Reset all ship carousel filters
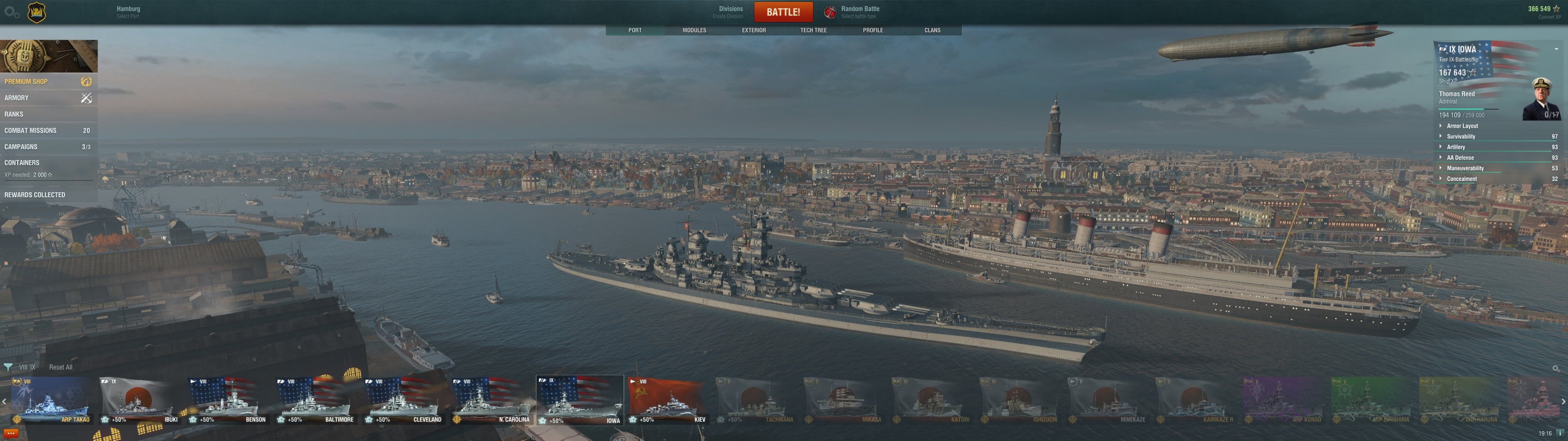 pos(60,367)
